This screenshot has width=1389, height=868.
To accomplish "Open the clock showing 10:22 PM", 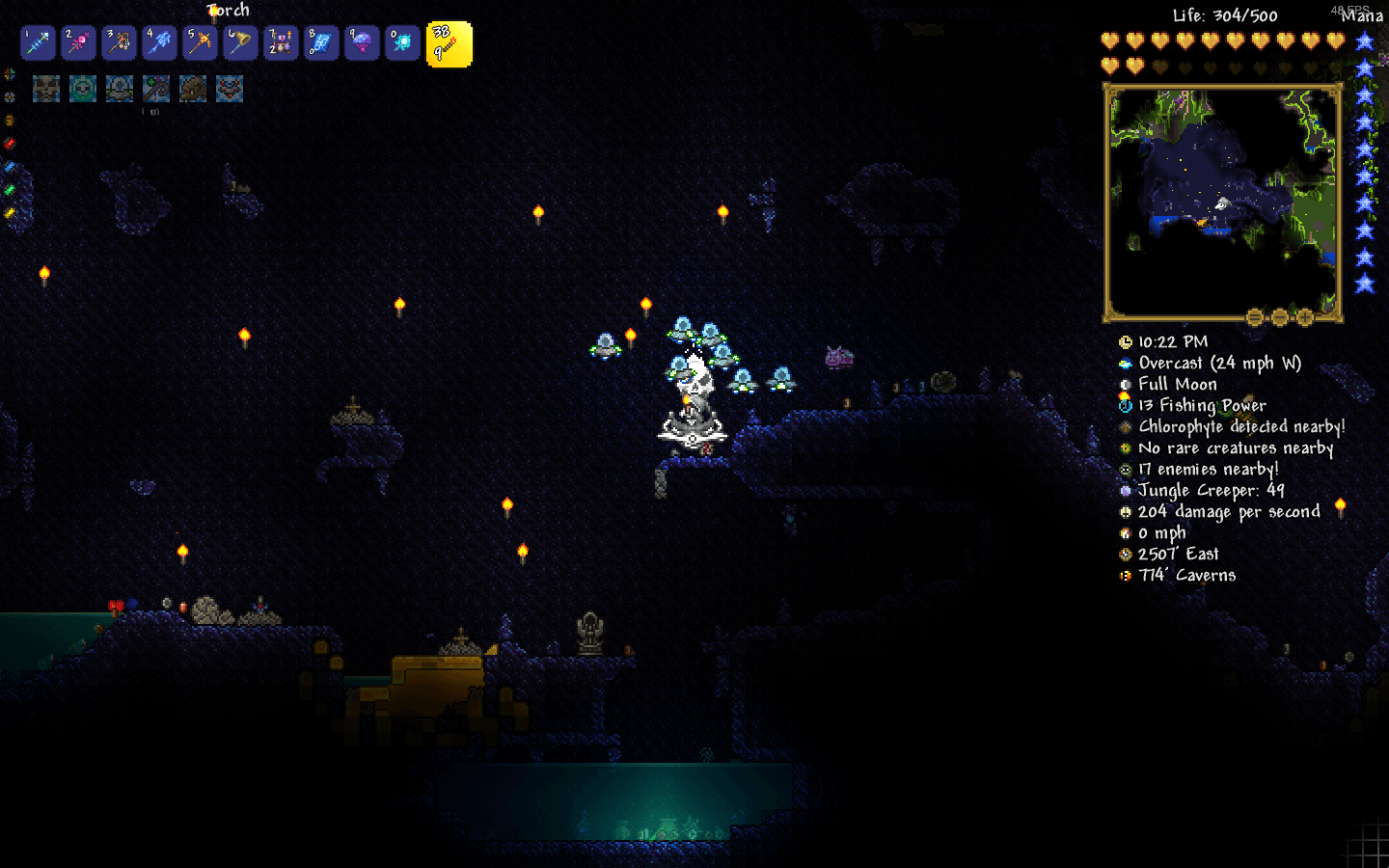I will coord(1125,341).
